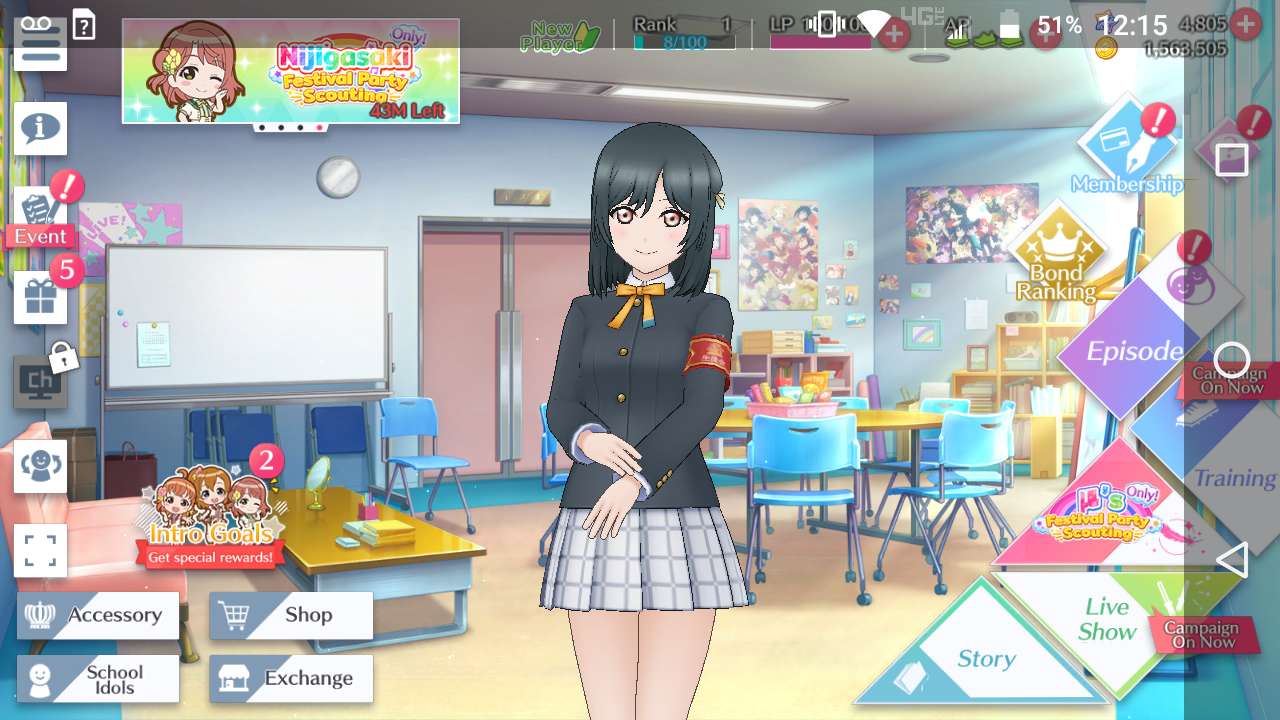The image size is (1280, 720).
Task: View the Bond Ranking
Action: [x=1057, y=255]
